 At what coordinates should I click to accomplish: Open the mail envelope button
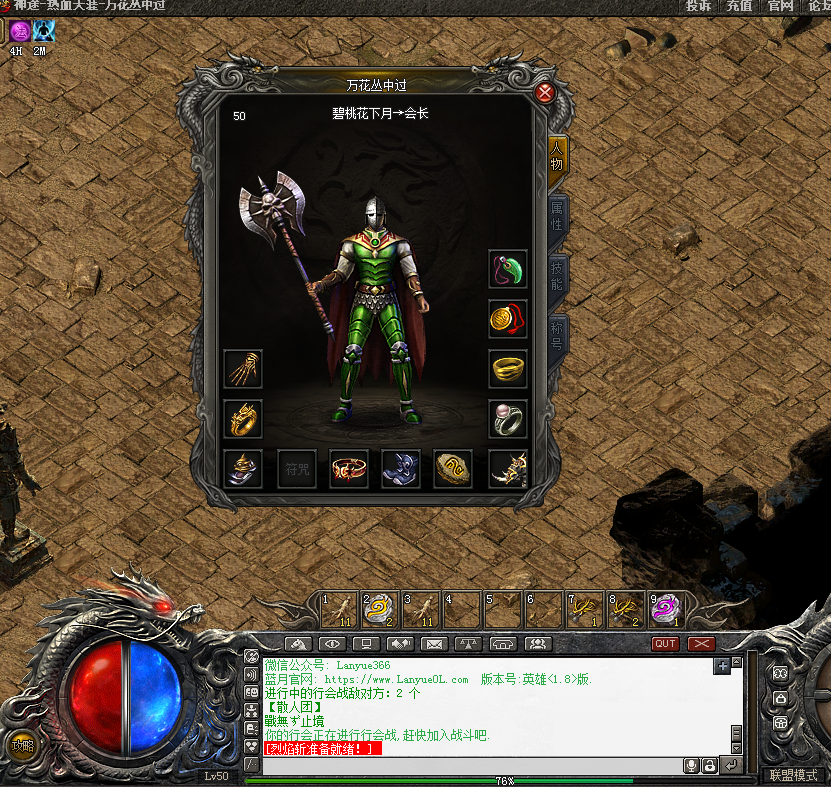coord(433,644)
